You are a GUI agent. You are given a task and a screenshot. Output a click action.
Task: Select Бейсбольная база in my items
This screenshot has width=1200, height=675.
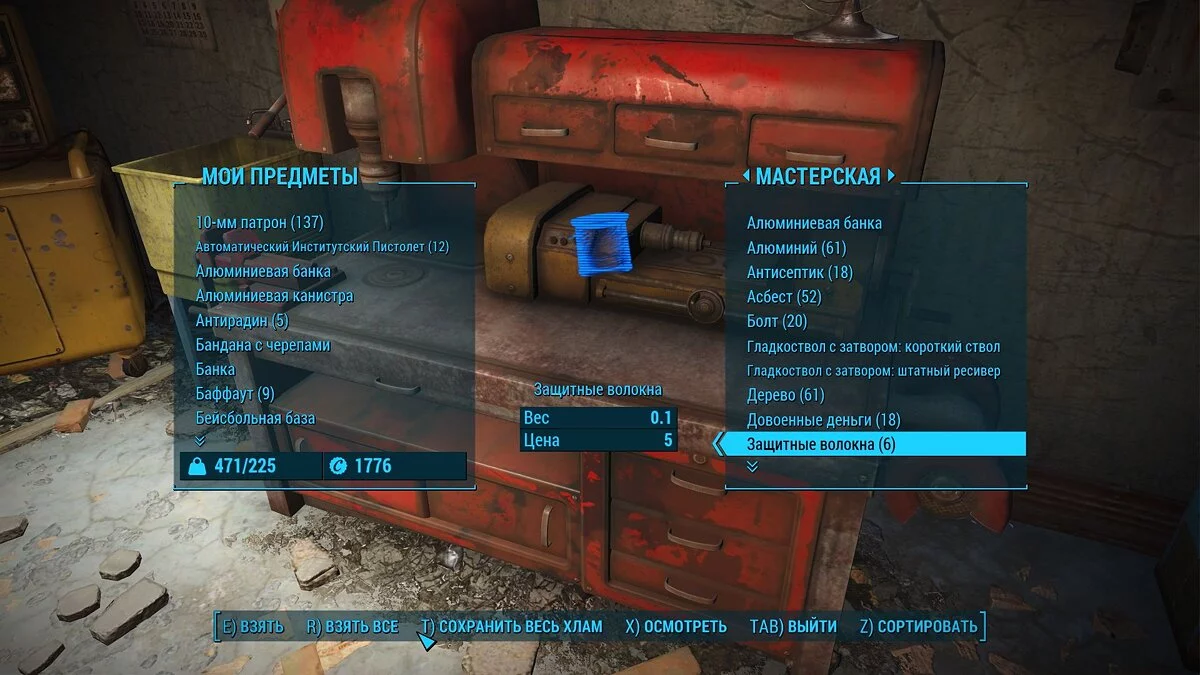255,418
